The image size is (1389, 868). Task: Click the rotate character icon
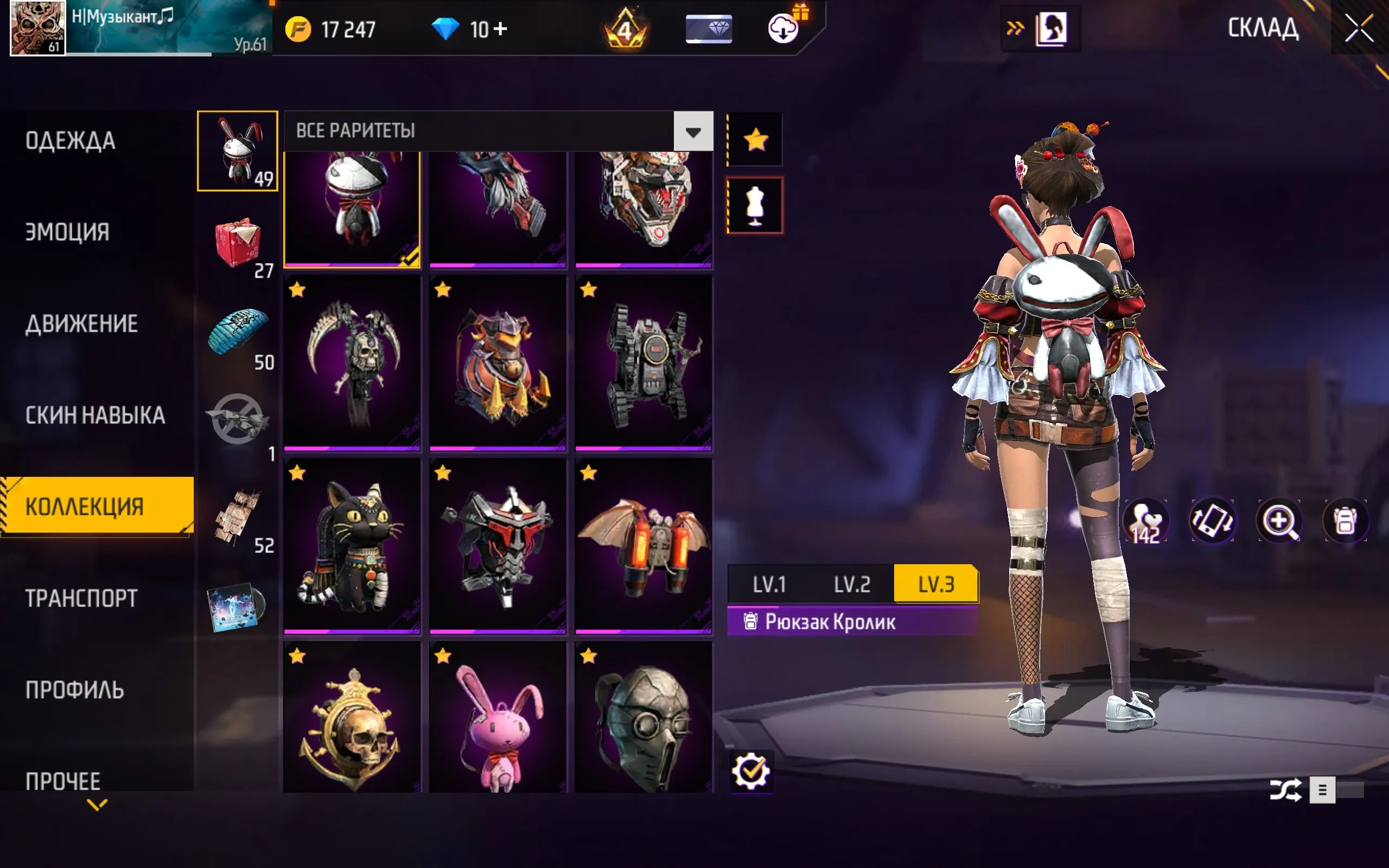point(1213,520)
